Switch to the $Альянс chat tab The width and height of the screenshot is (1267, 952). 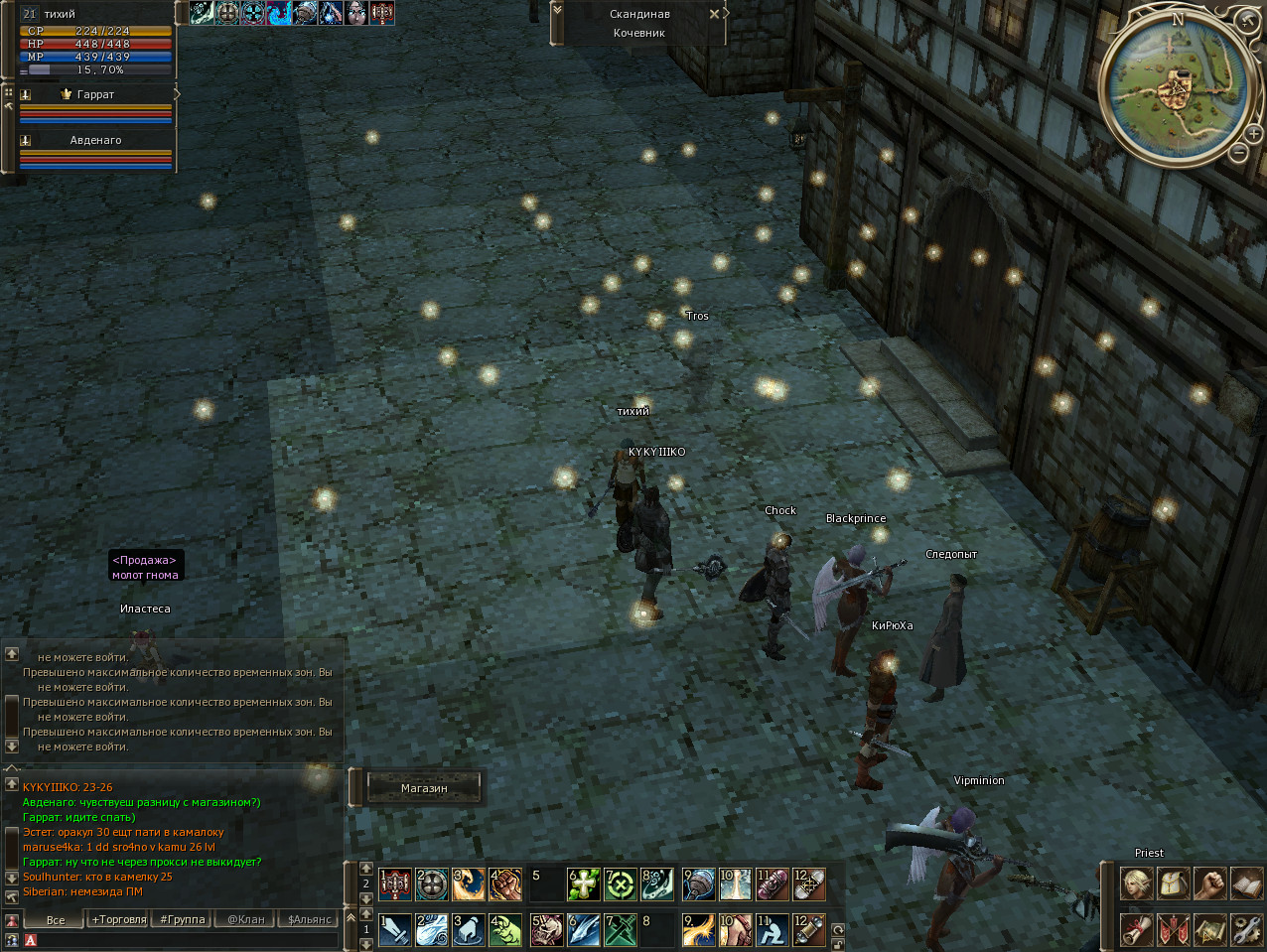[x=309, y=920]
